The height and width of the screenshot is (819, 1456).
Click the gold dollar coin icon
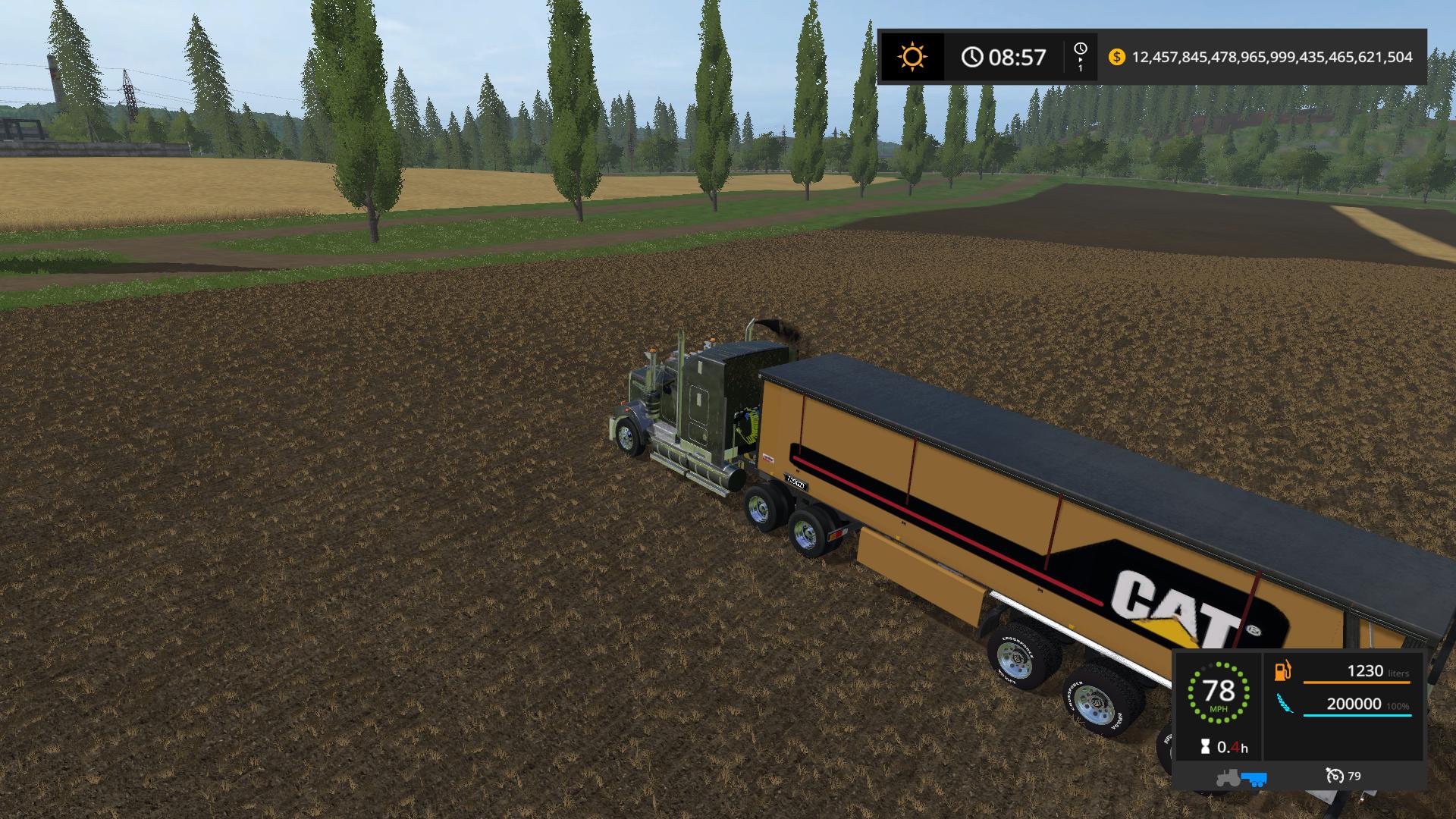(x=1116, y=57)
